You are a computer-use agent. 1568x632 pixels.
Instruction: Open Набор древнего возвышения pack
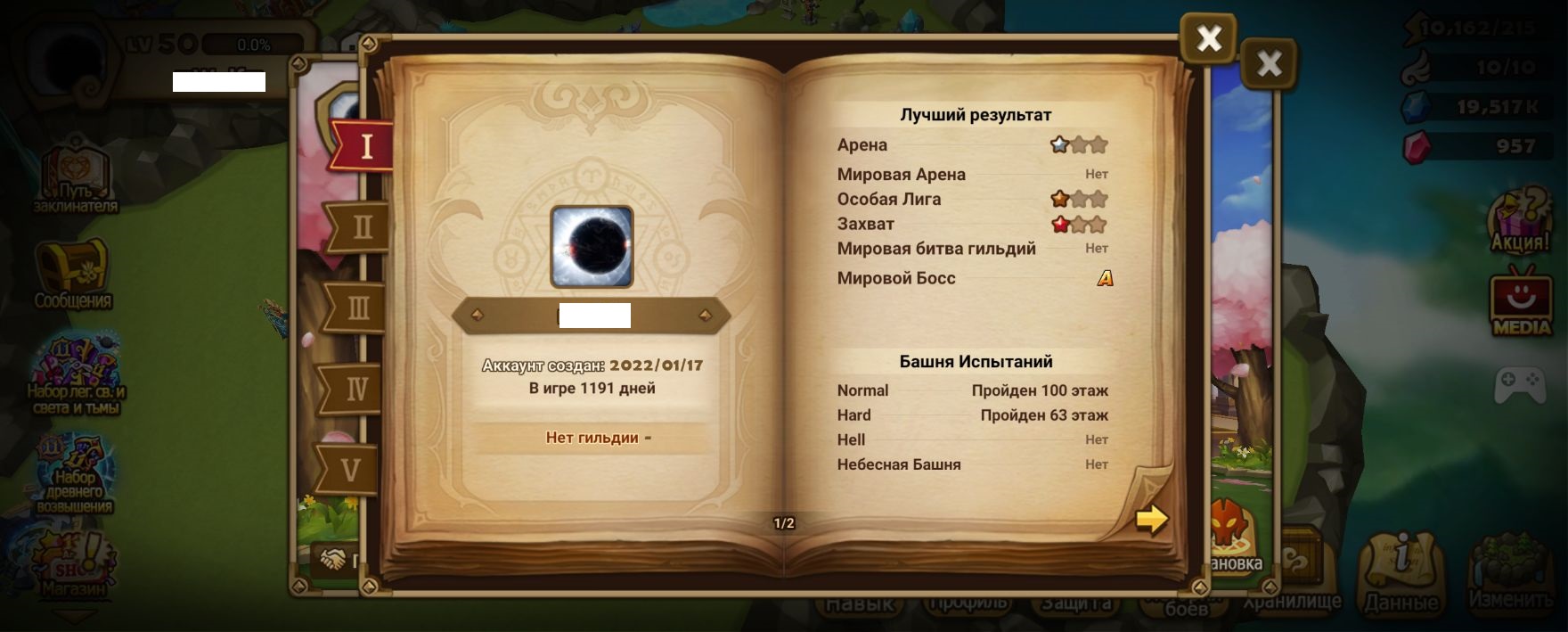click(x=75, y=474)
